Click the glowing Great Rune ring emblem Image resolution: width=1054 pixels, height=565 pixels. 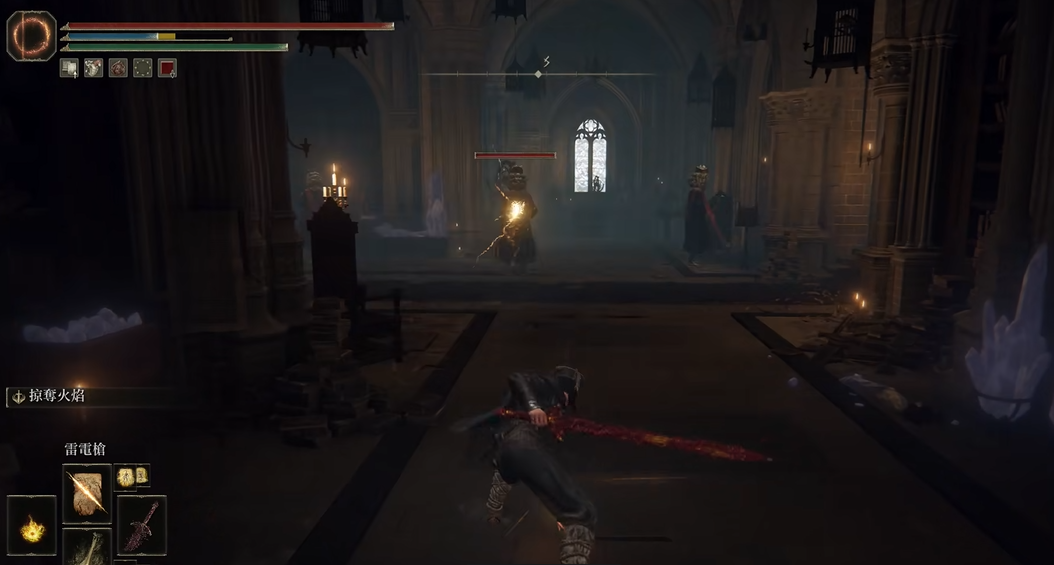[x=30, y=34]
